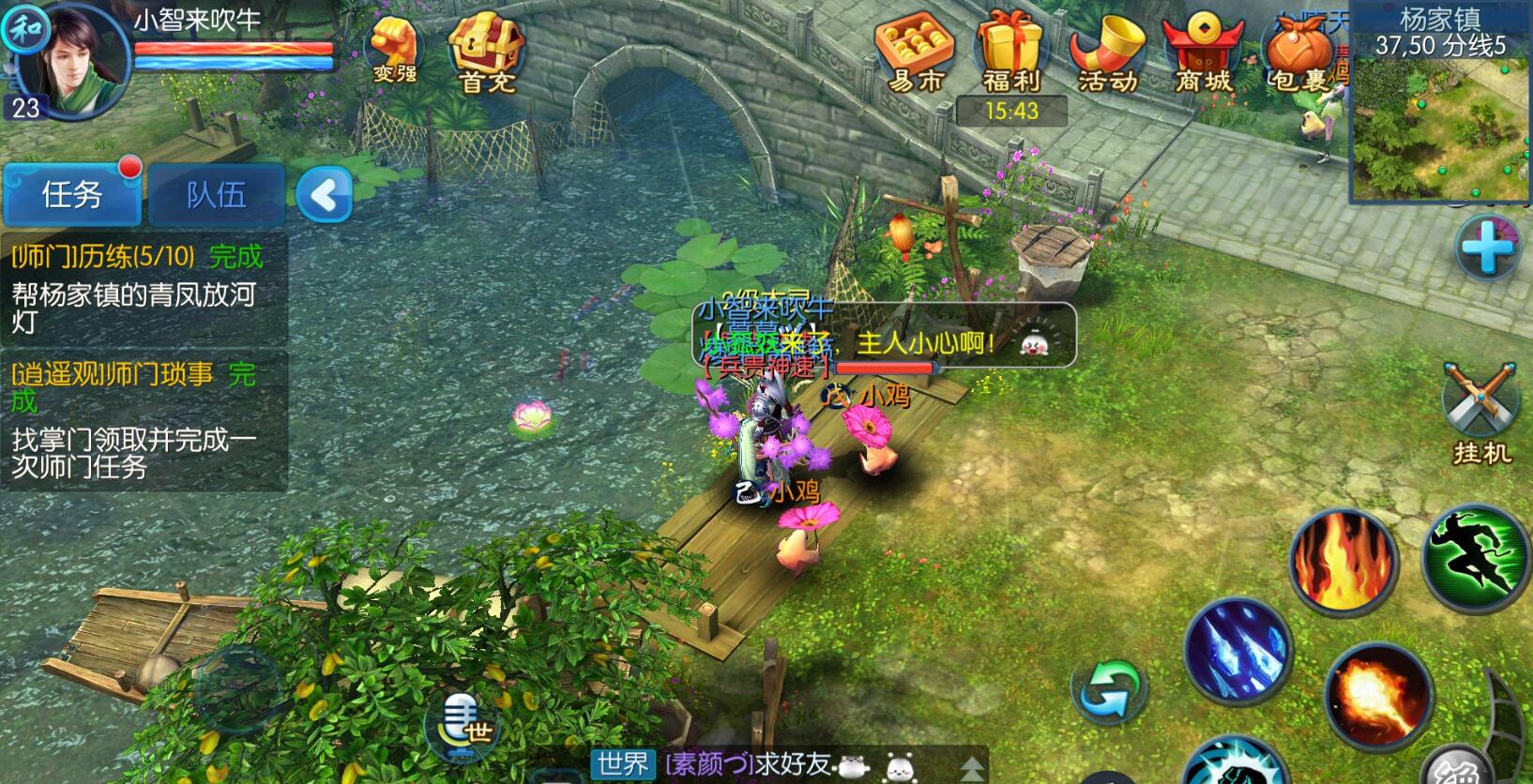Image resolution: width=1533 pixels, height=784 pixels.
Task: Open the 商城 shop
Action: click(x=1203, y=54)
